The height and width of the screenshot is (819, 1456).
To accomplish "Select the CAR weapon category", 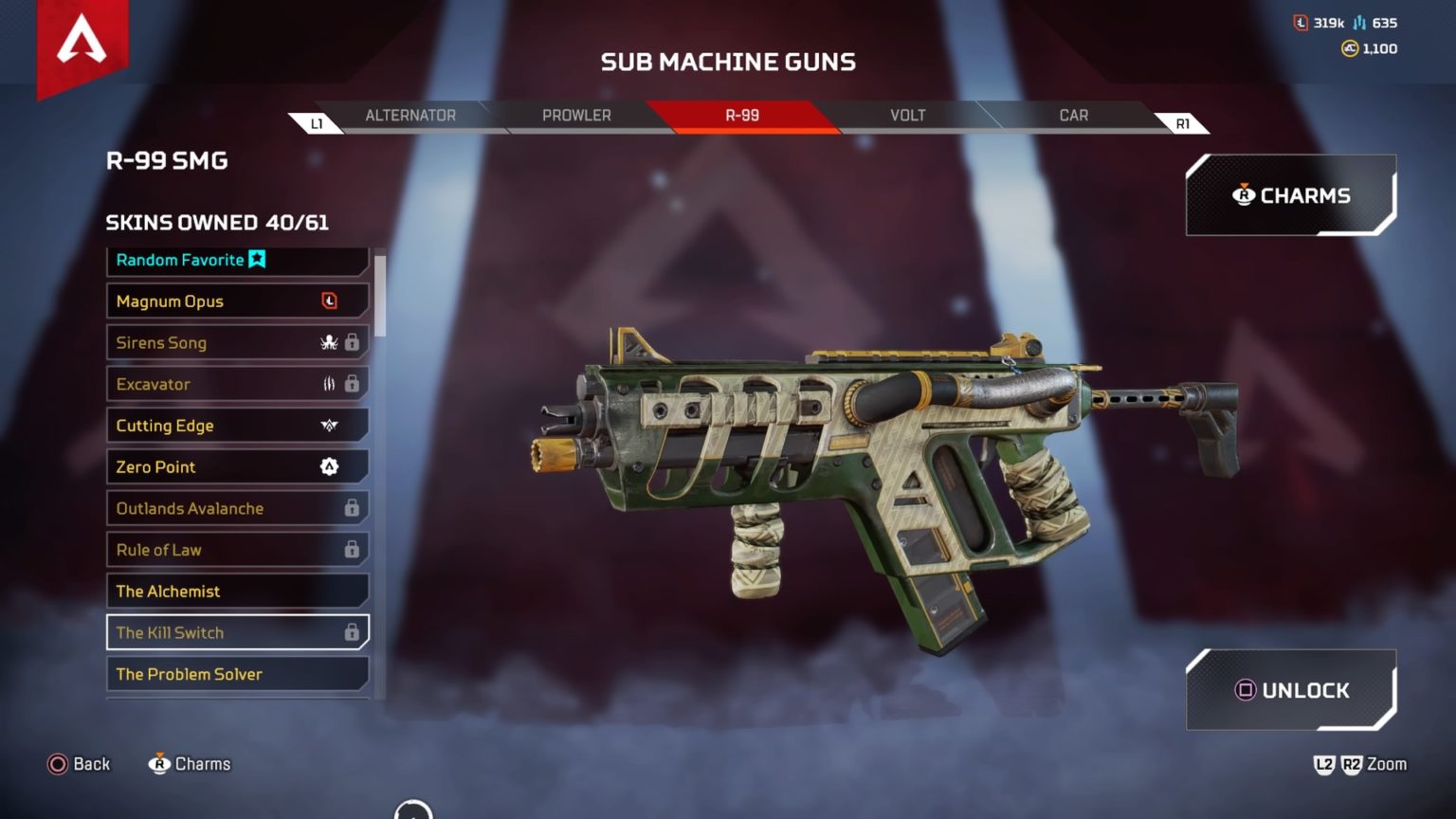I will pos(1072,115).
